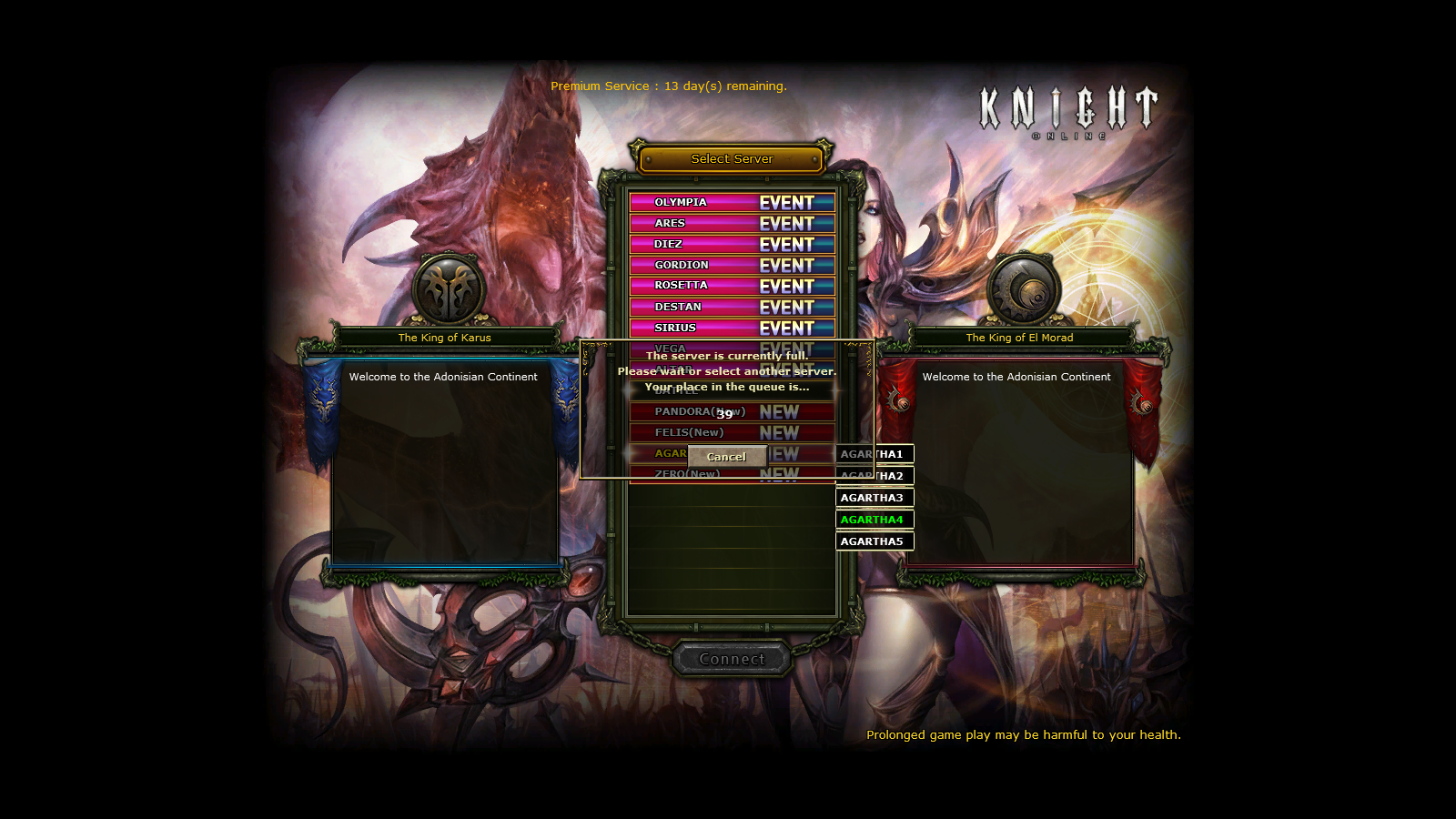The width and height of the screenshot is (1456, 819).
Task: Select the AGARTHA5 channel option
Action: click(874, 541)
